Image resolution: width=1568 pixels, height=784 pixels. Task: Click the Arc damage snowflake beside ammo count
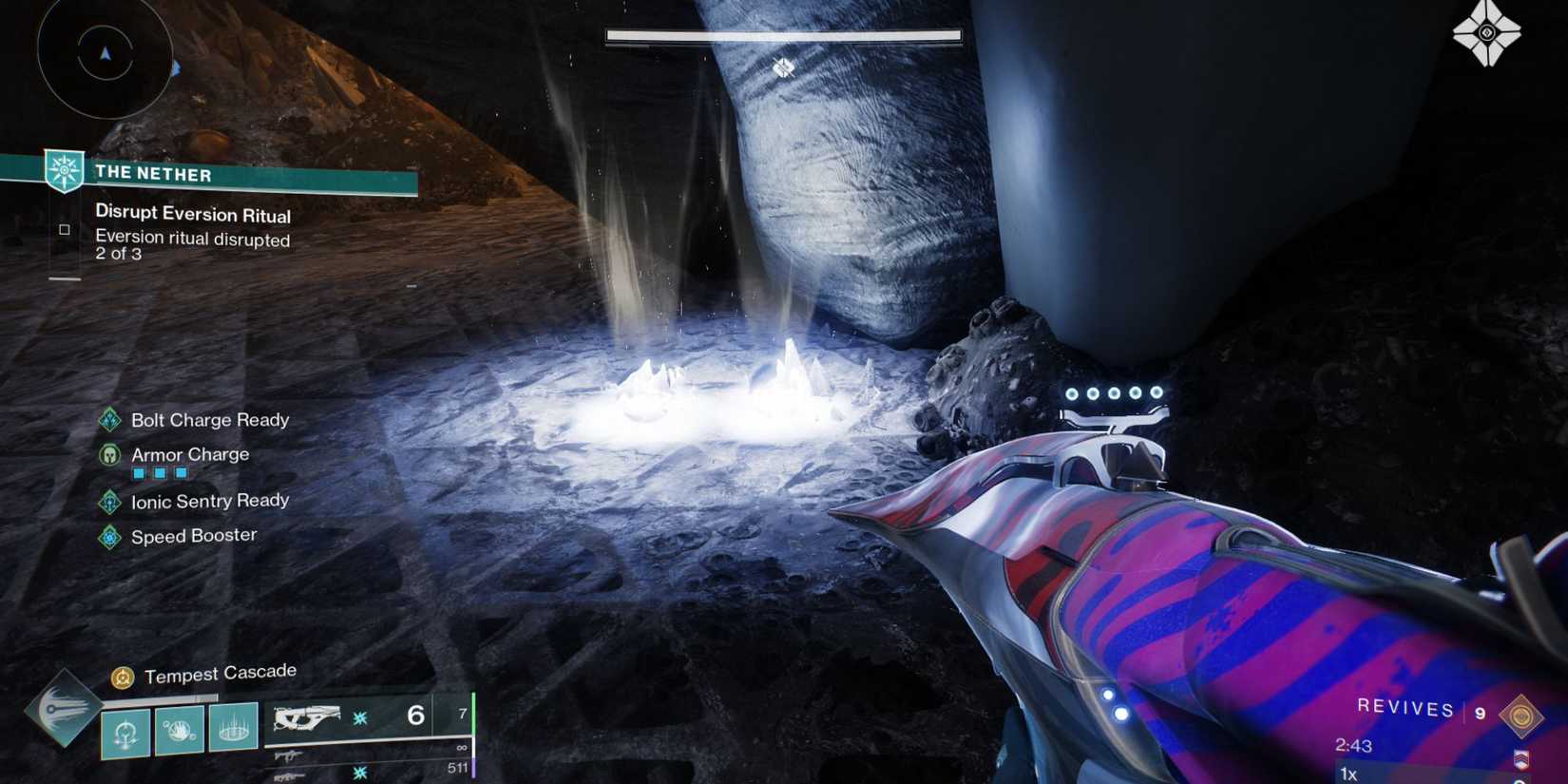359,719
